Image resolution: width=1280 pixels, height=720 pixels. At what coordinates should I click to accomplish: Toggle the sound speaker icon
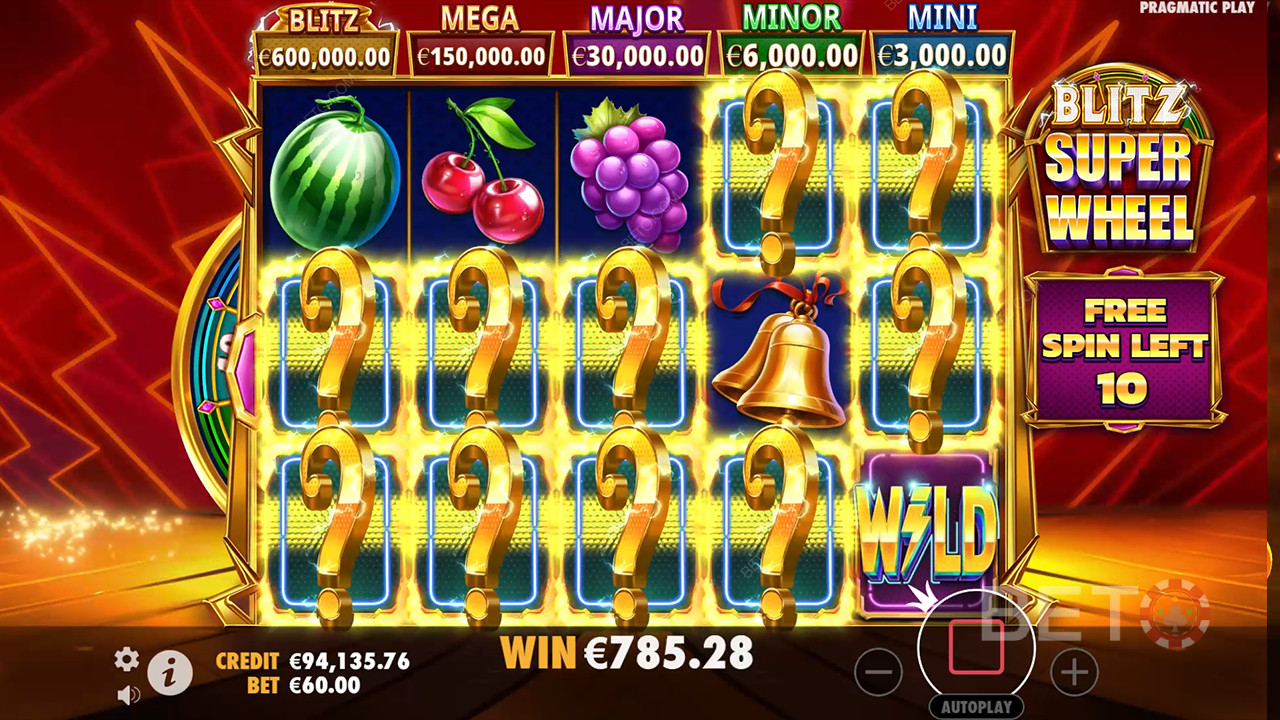pyautogui.click(x=128, y=694)
